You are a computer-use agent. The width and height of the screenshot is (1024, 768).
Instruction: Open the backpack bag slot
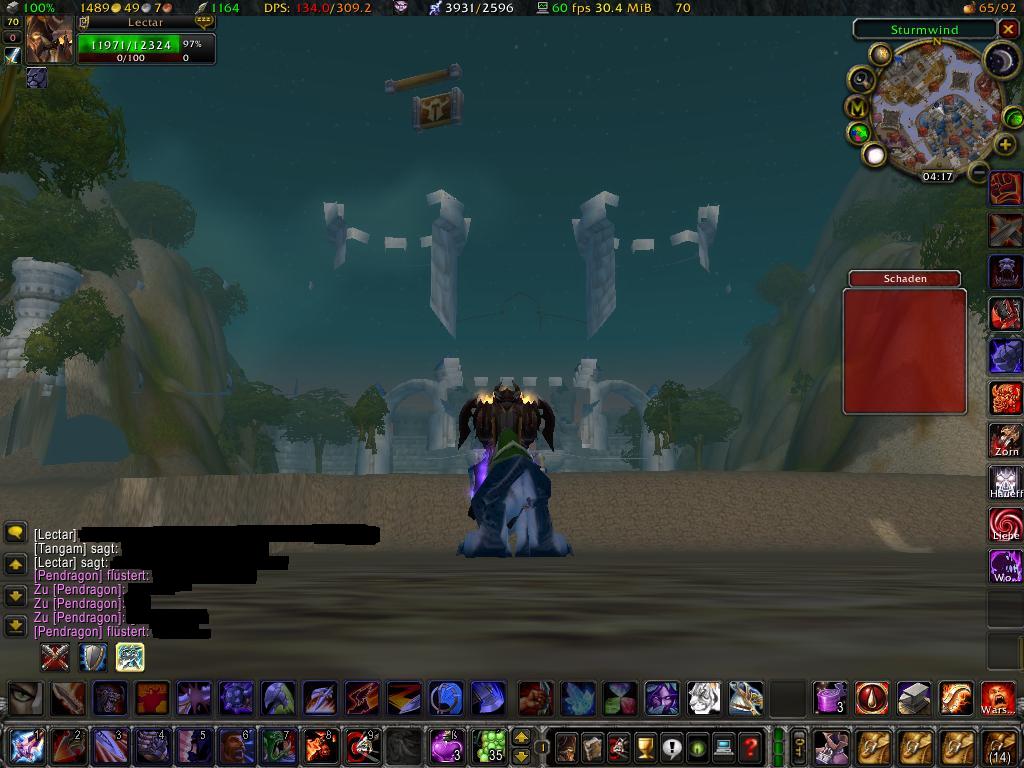(998, 746)
